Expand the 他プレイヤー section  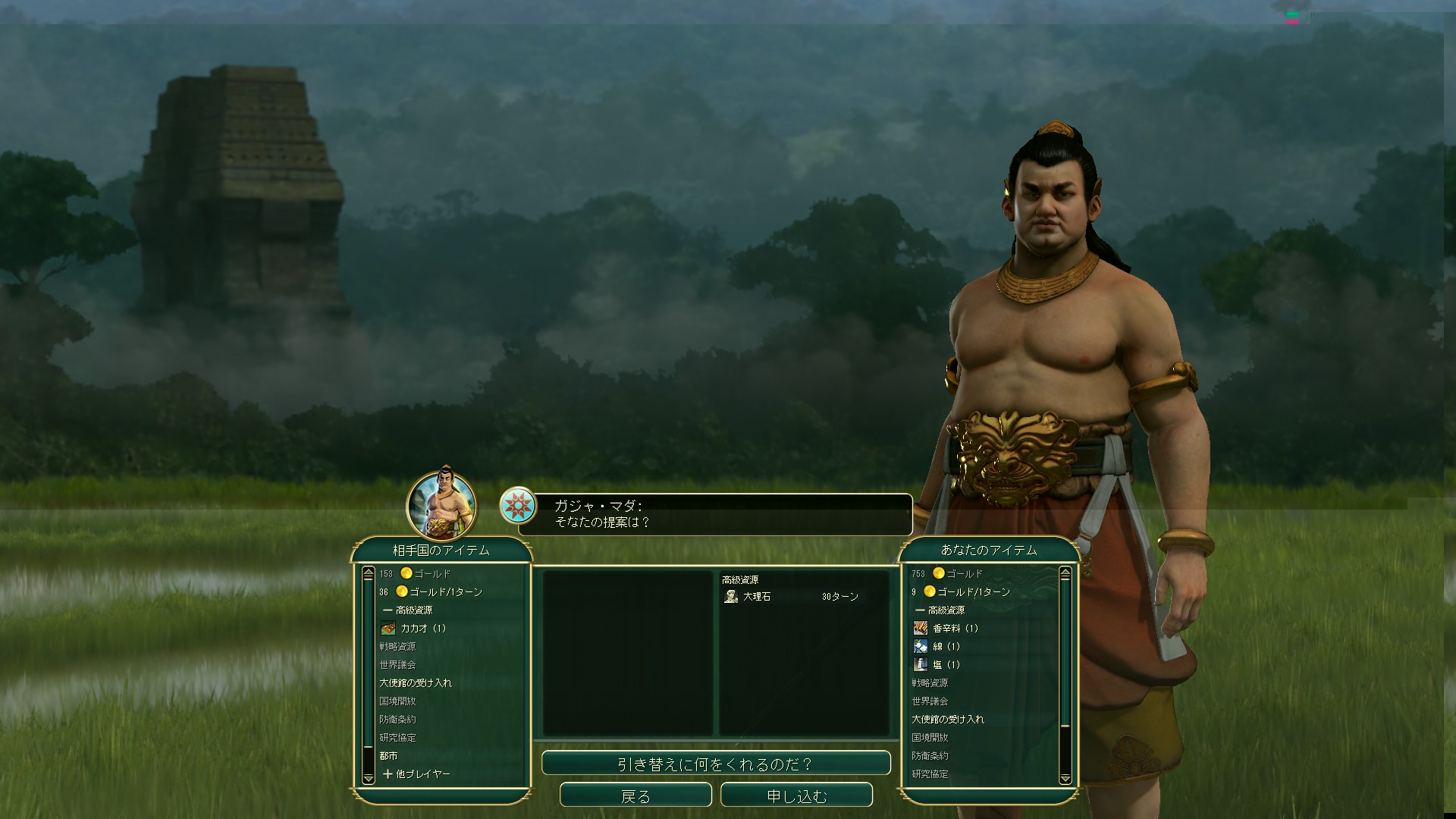[417, 774]
